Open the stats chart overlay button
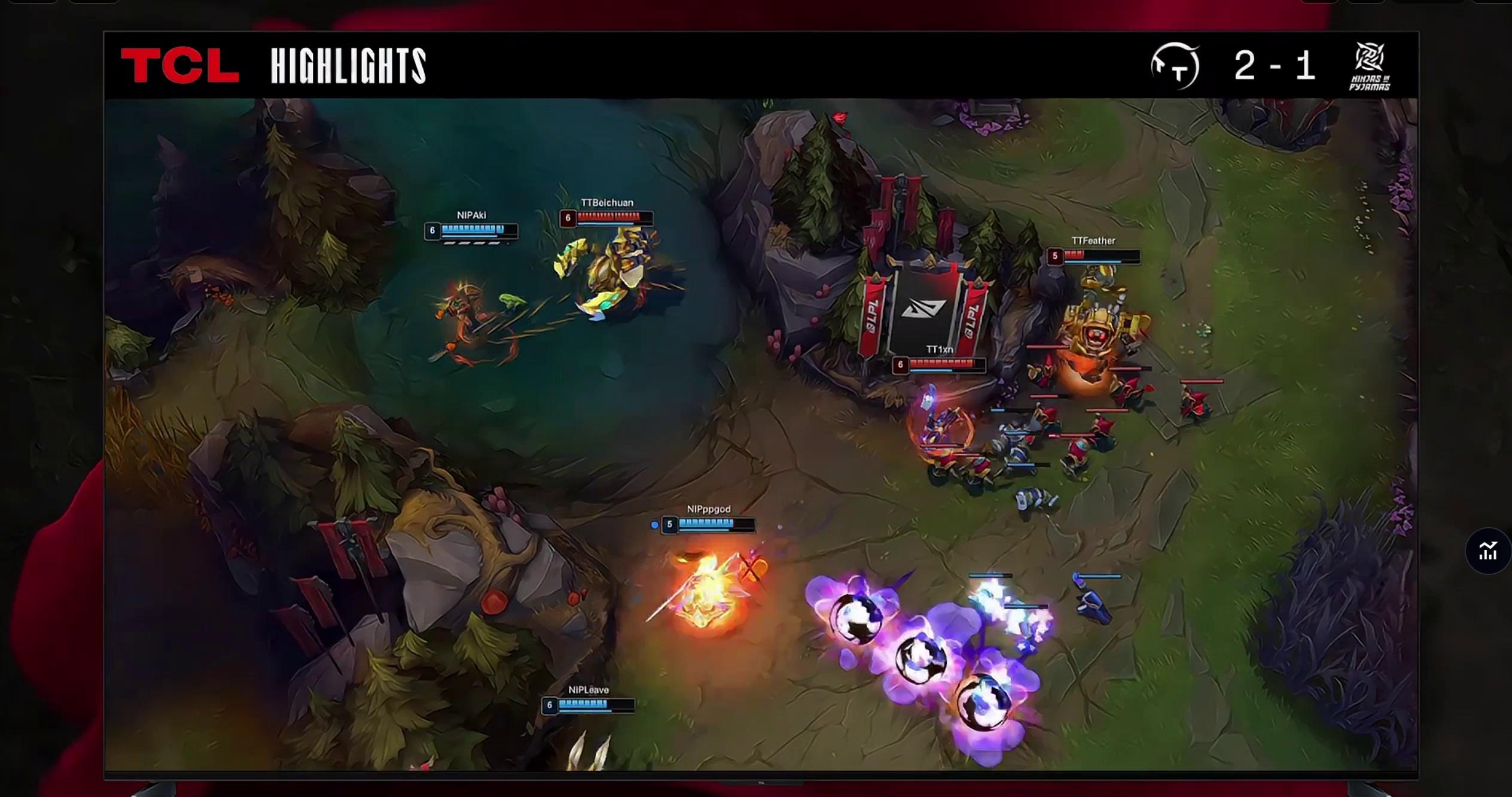Screen dimensions: 1512x797 [x=1487, y=551]
